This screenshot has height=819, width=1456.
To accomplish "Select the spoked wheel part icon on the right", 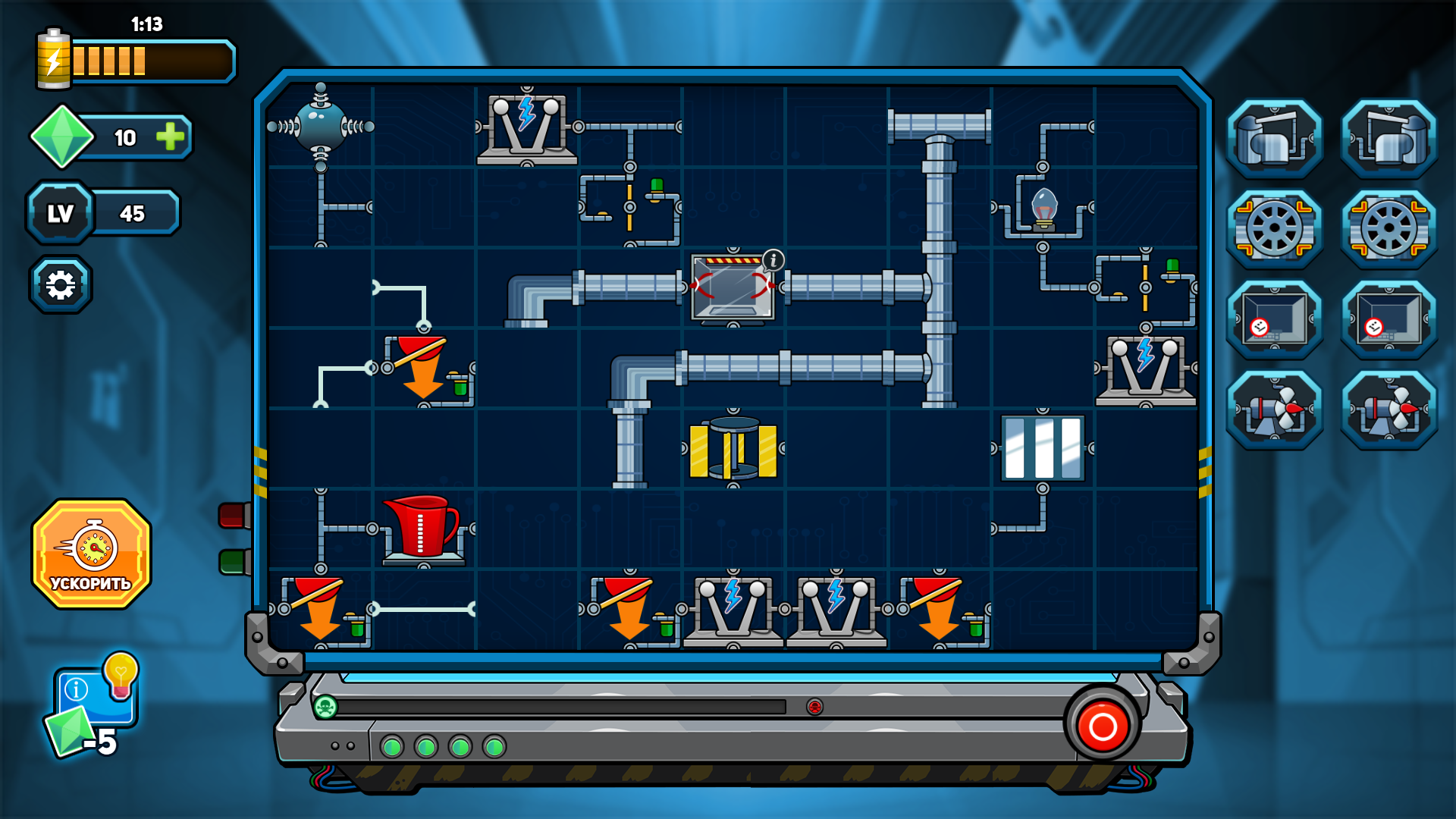I will (1274, 228).
